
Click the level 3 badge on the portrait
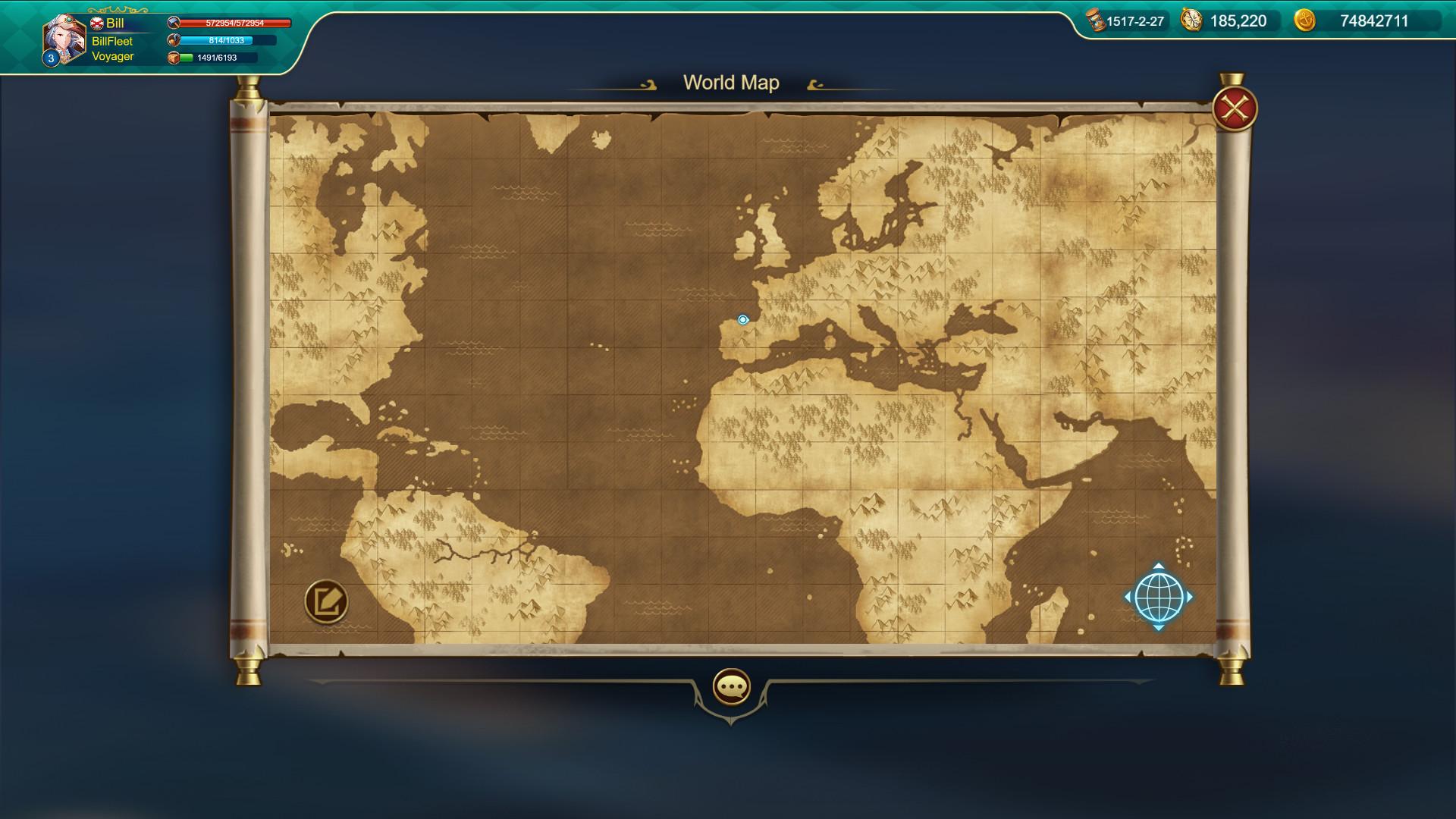pyautogui.click(x=50, y=58)
